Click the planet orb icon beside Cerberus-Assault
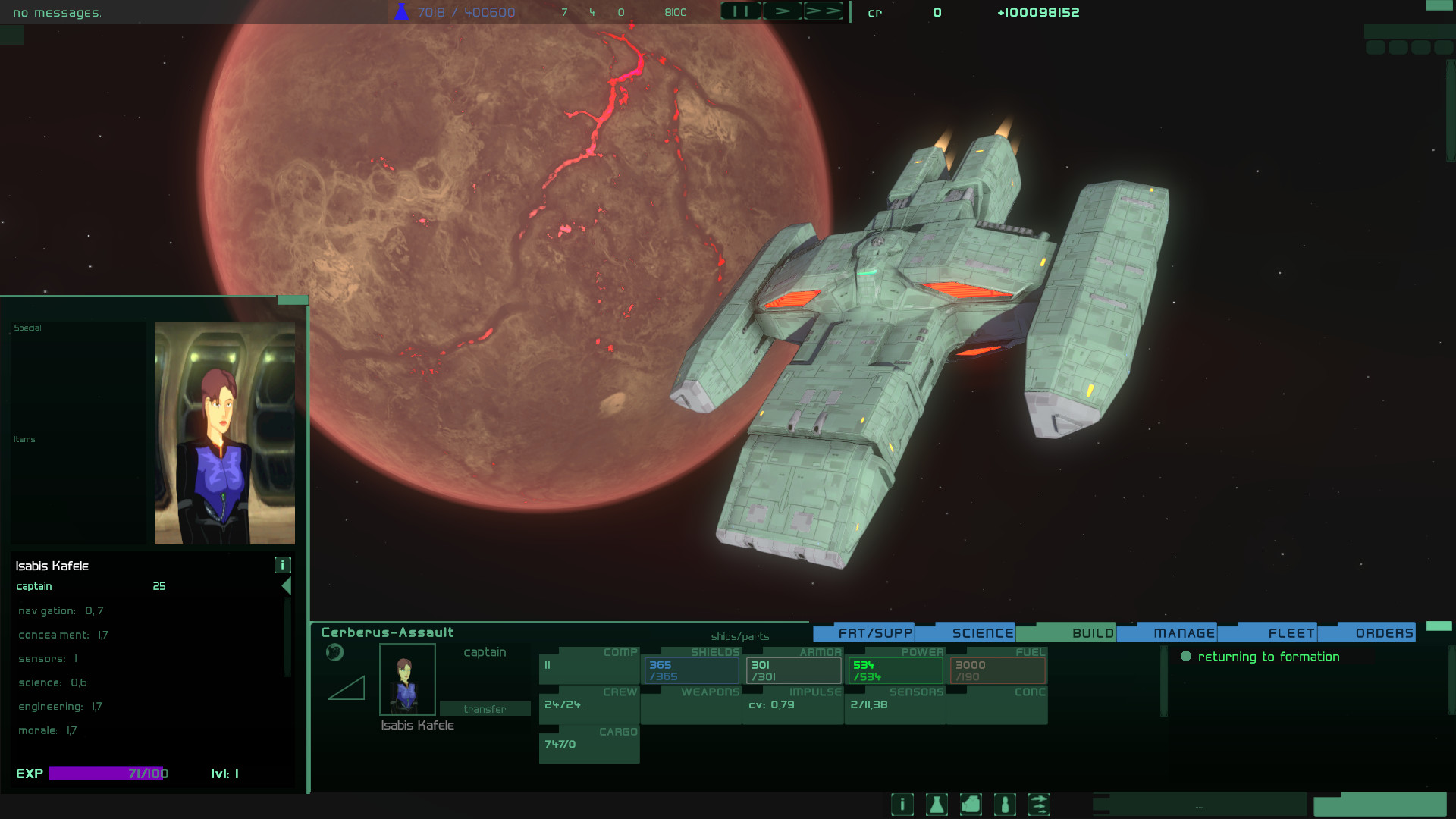This screenshot has width=1456, height=819. click(334, 651)
